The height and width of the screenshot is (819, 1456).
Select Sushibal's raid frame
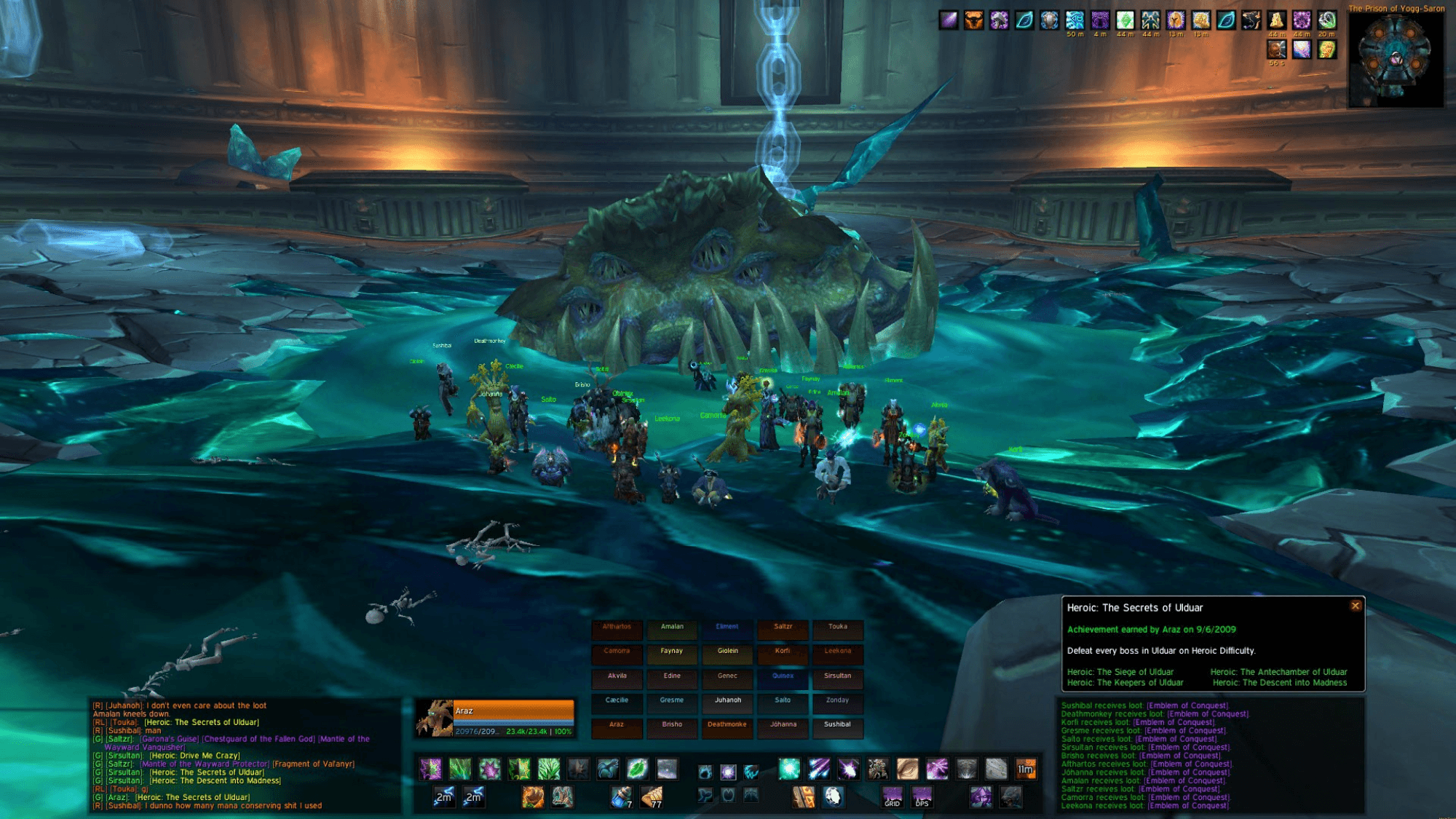click(837, 725)
